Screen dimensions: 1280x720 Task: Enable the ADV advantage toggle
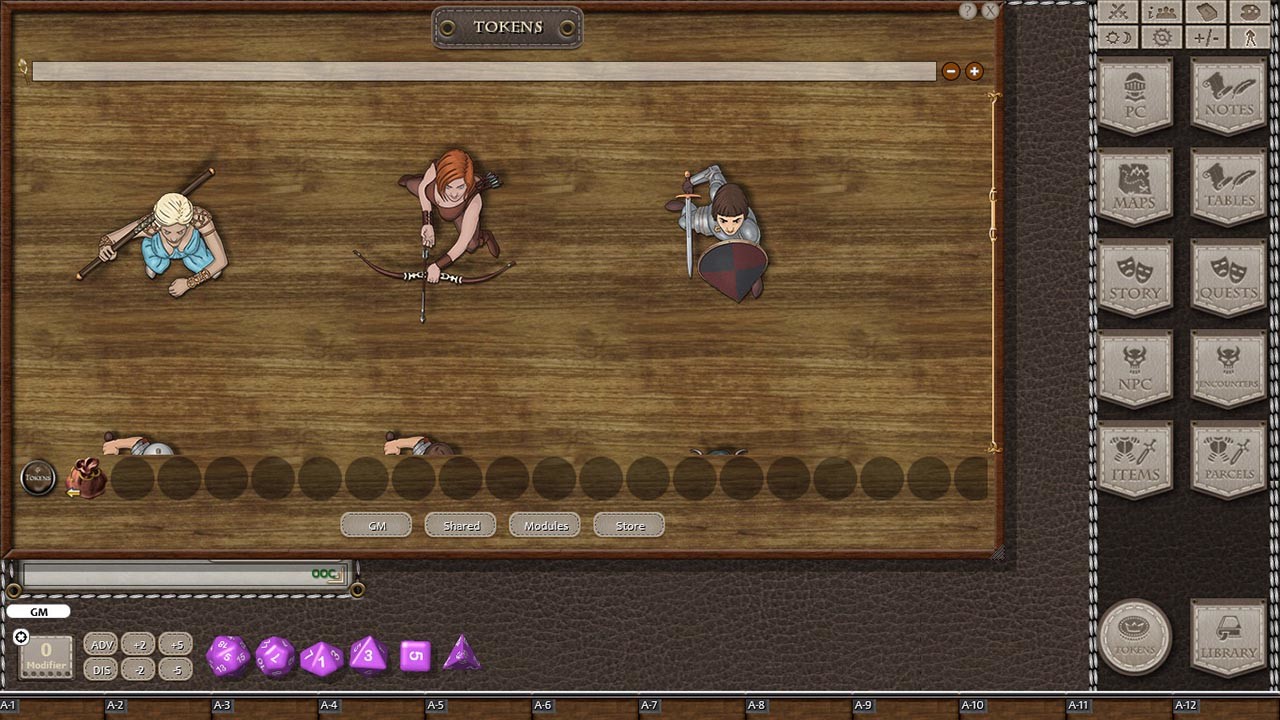[x=100, y=644]
